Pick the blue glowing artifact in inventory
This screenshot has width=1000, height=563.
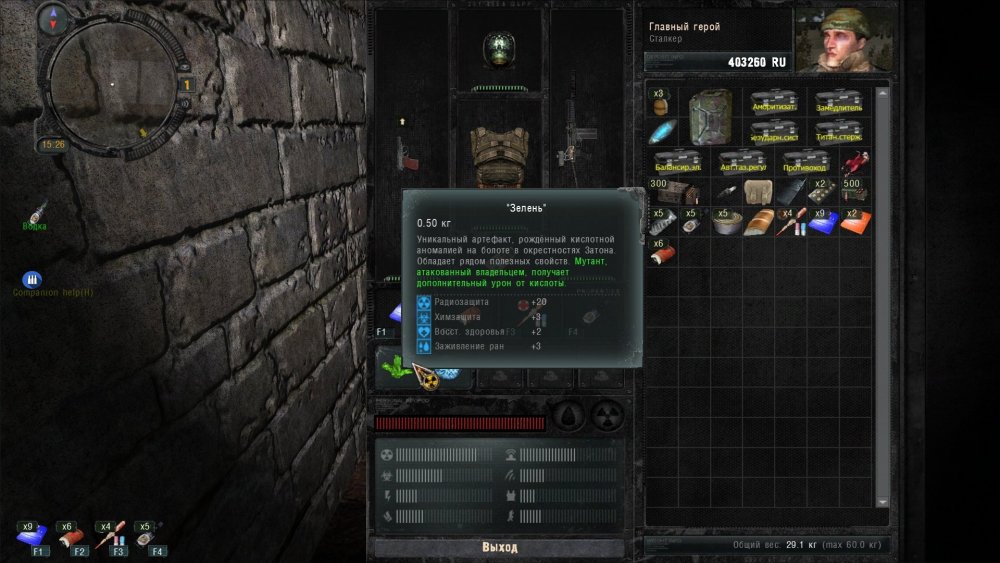662,133
